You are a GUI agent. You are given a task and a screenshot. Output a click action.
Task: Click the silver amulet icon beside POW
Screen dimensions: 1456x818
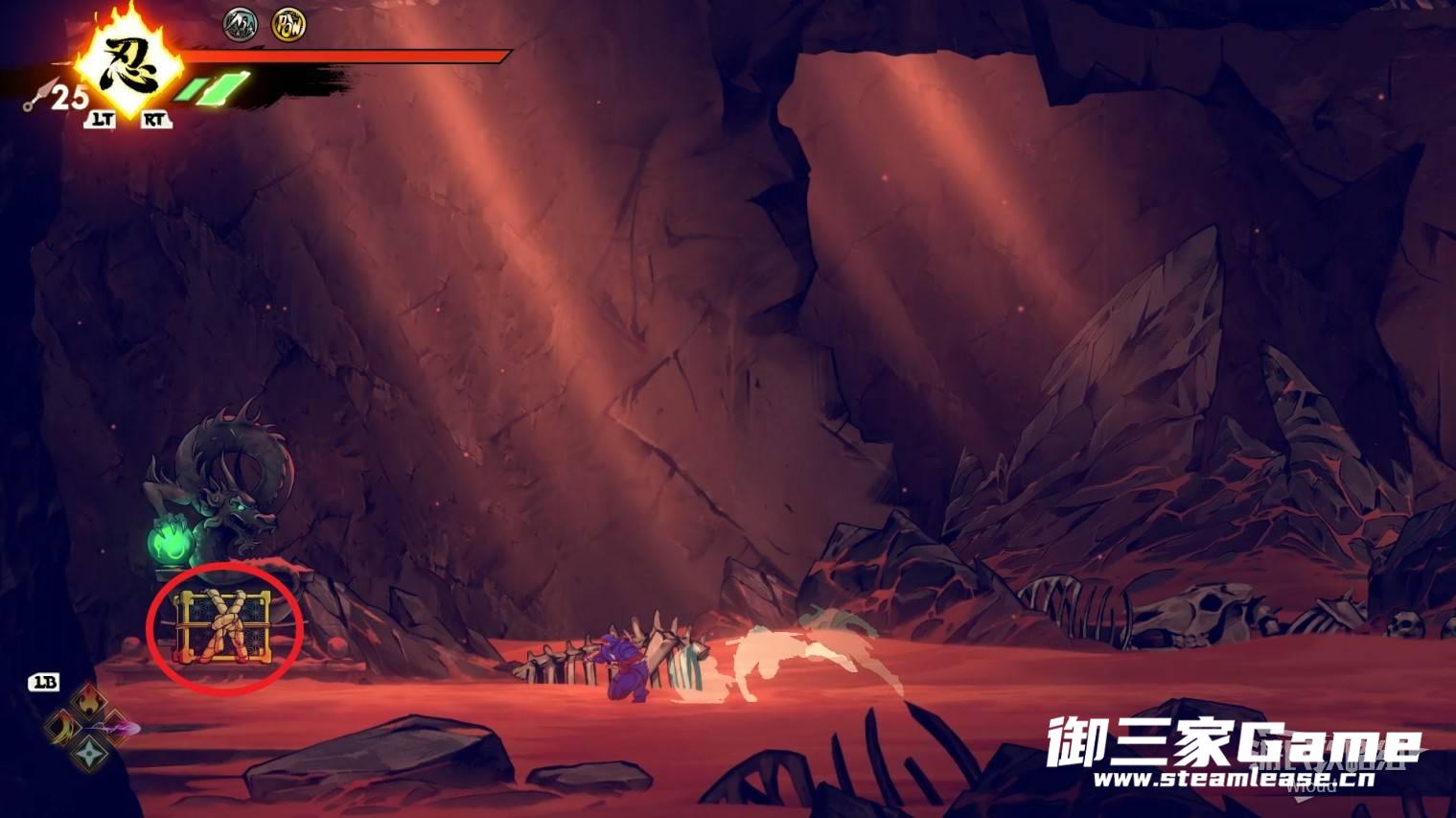240,24
